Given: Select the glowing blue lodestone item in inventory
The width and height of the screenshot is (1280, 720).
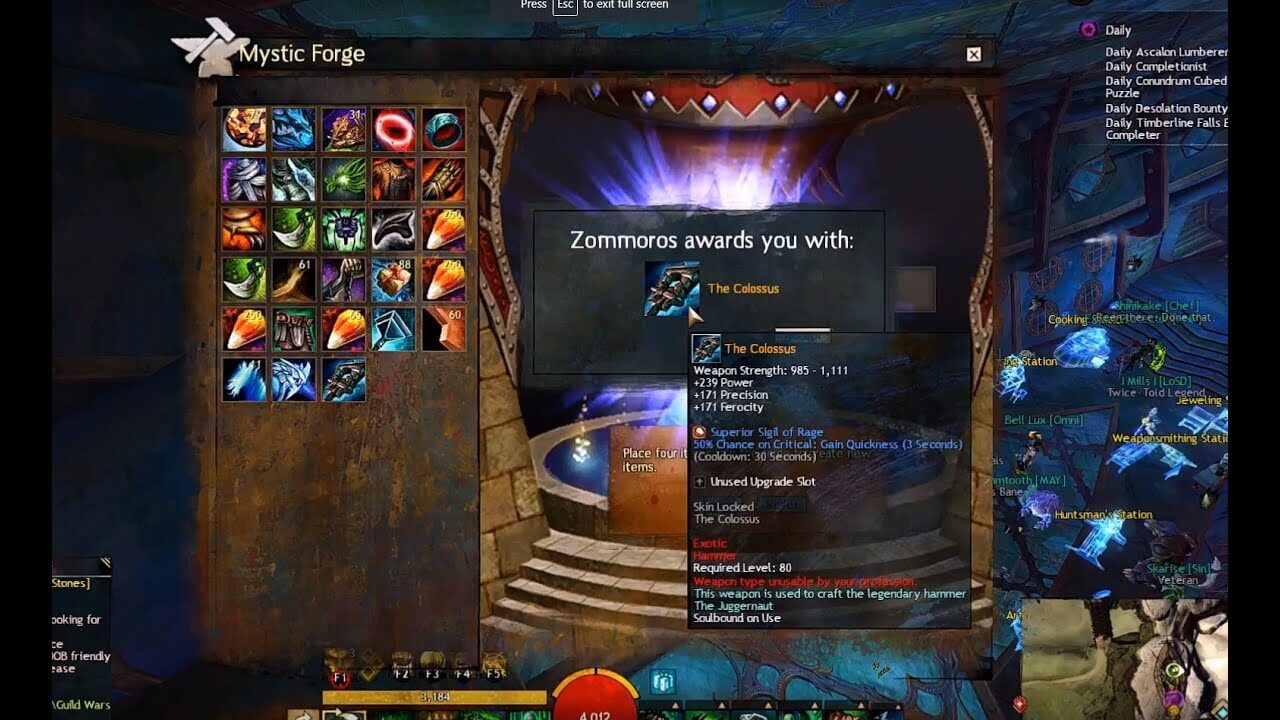Looking at the screenshot, I should pos(391,329).
